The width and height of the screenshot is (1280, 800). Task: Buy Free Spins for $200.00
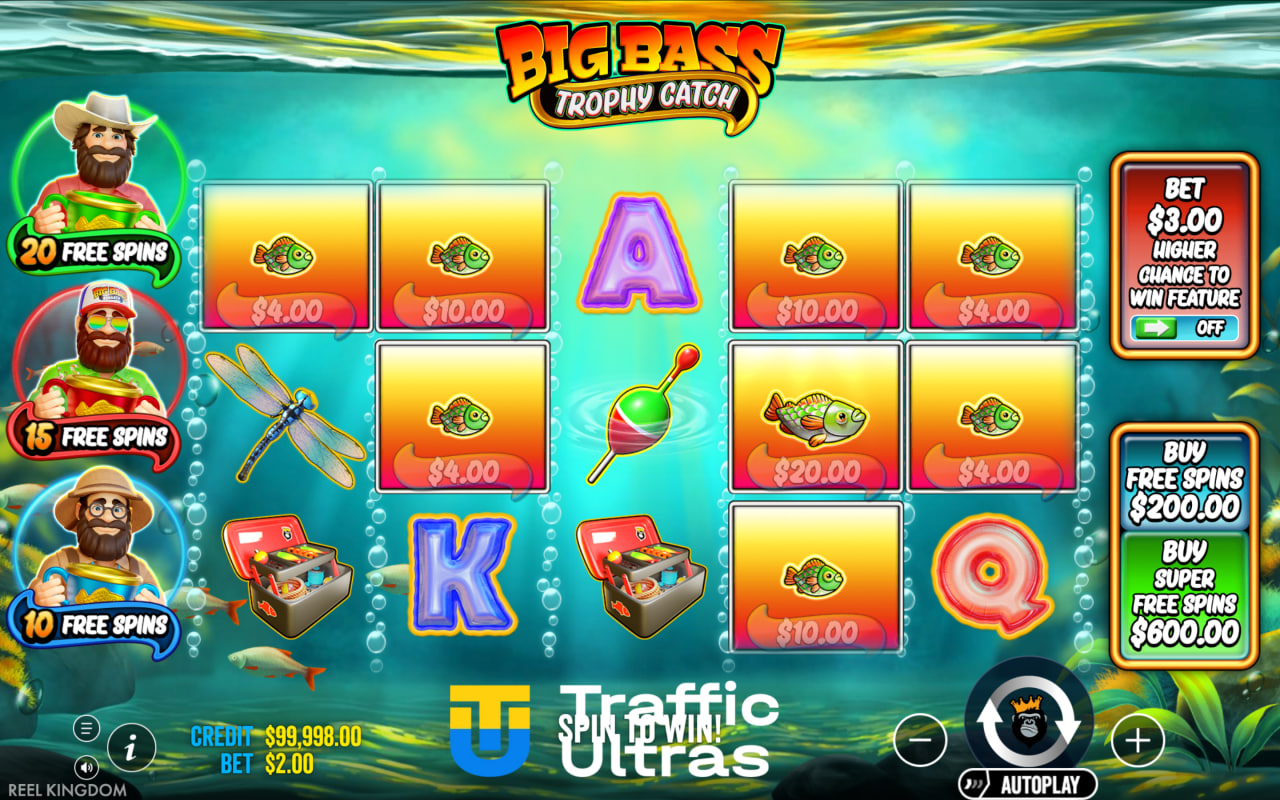point(1185,481)
